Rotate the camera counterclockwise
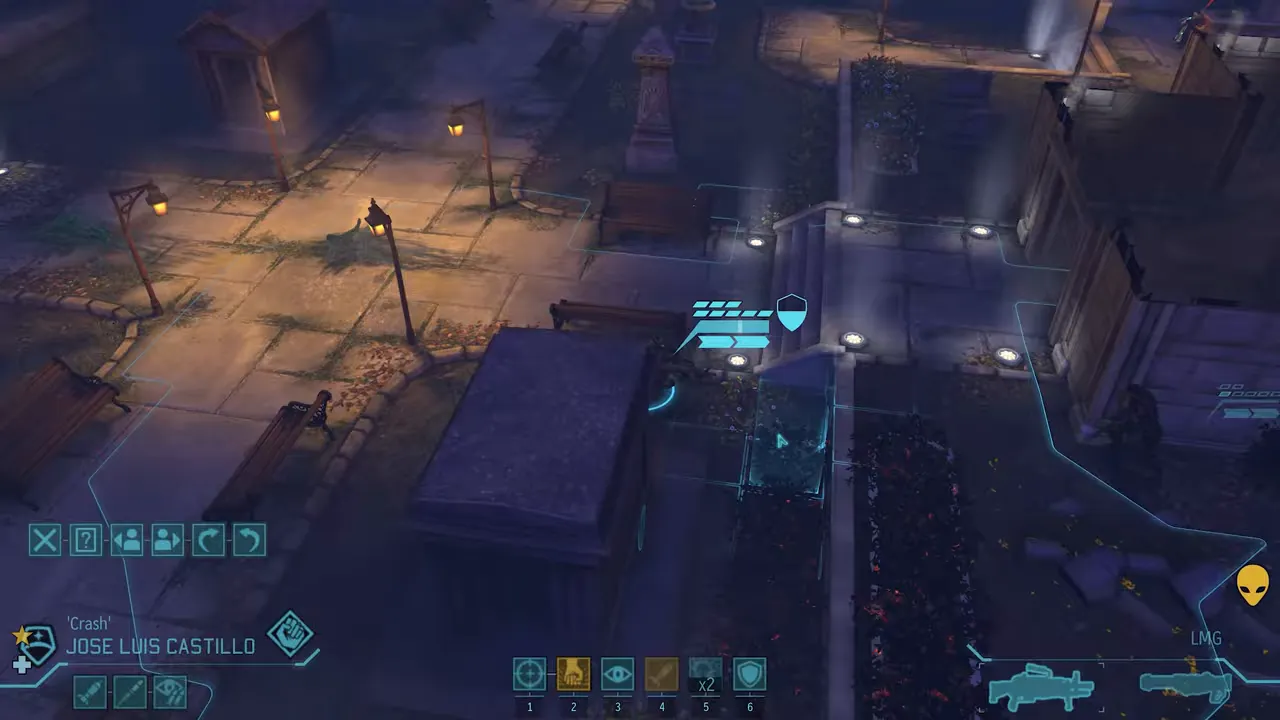 (248, 540)
